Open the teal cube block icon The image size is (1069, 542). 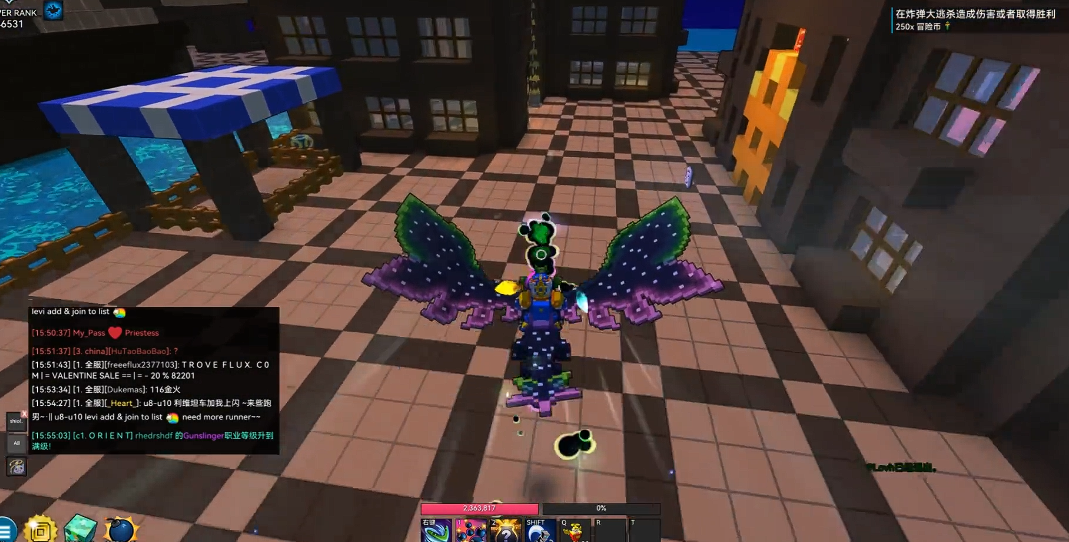click(79, 529)
